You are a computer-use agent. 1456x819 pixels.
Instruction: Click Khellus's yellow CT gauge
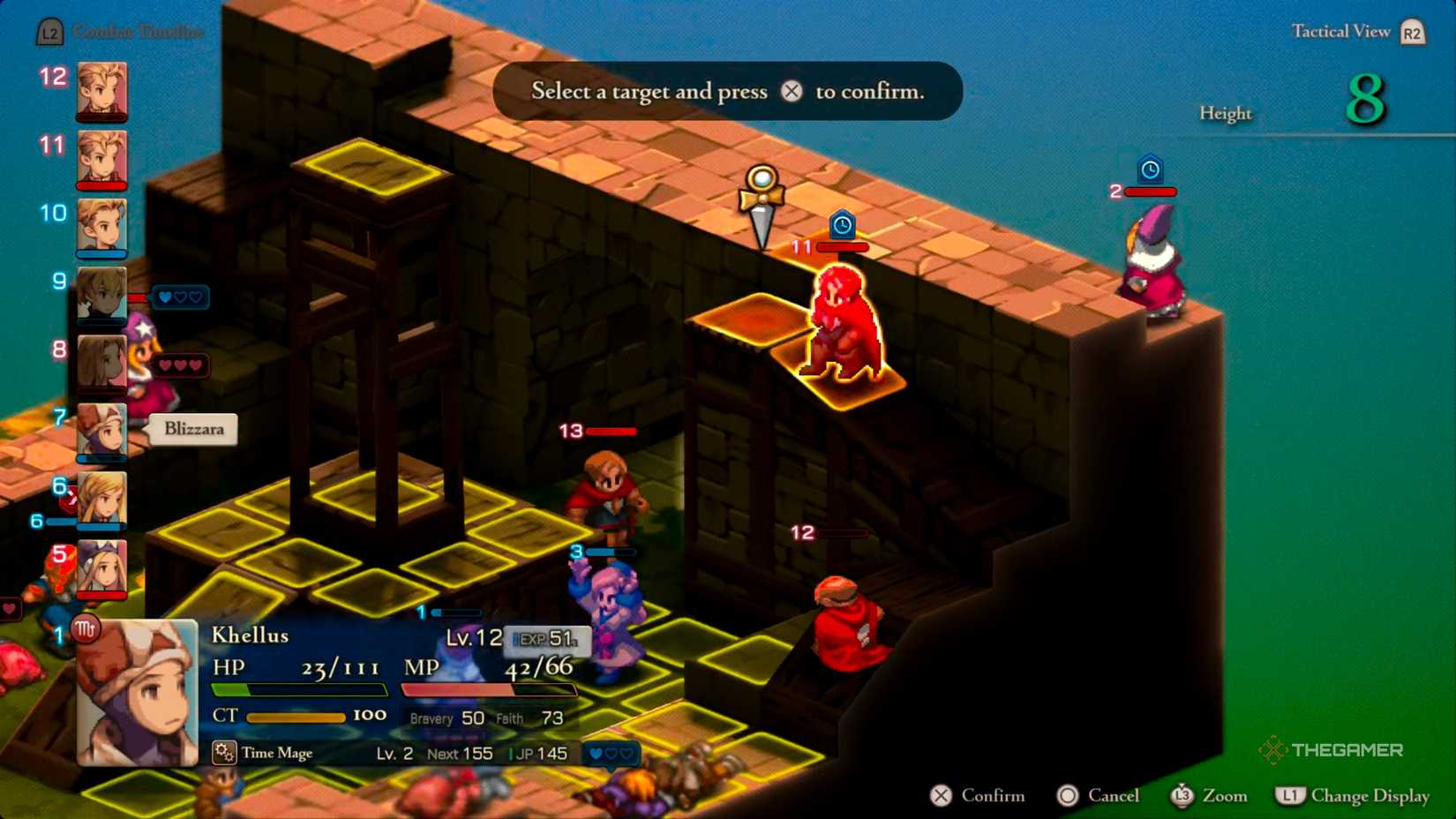[295, 718]
